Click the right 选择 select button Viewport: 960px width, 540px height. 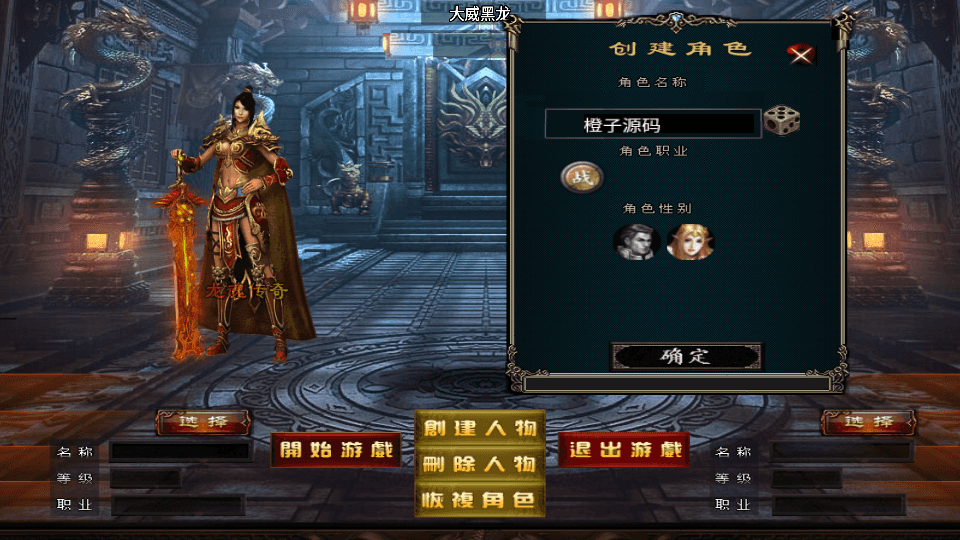[x=868, y=422]
